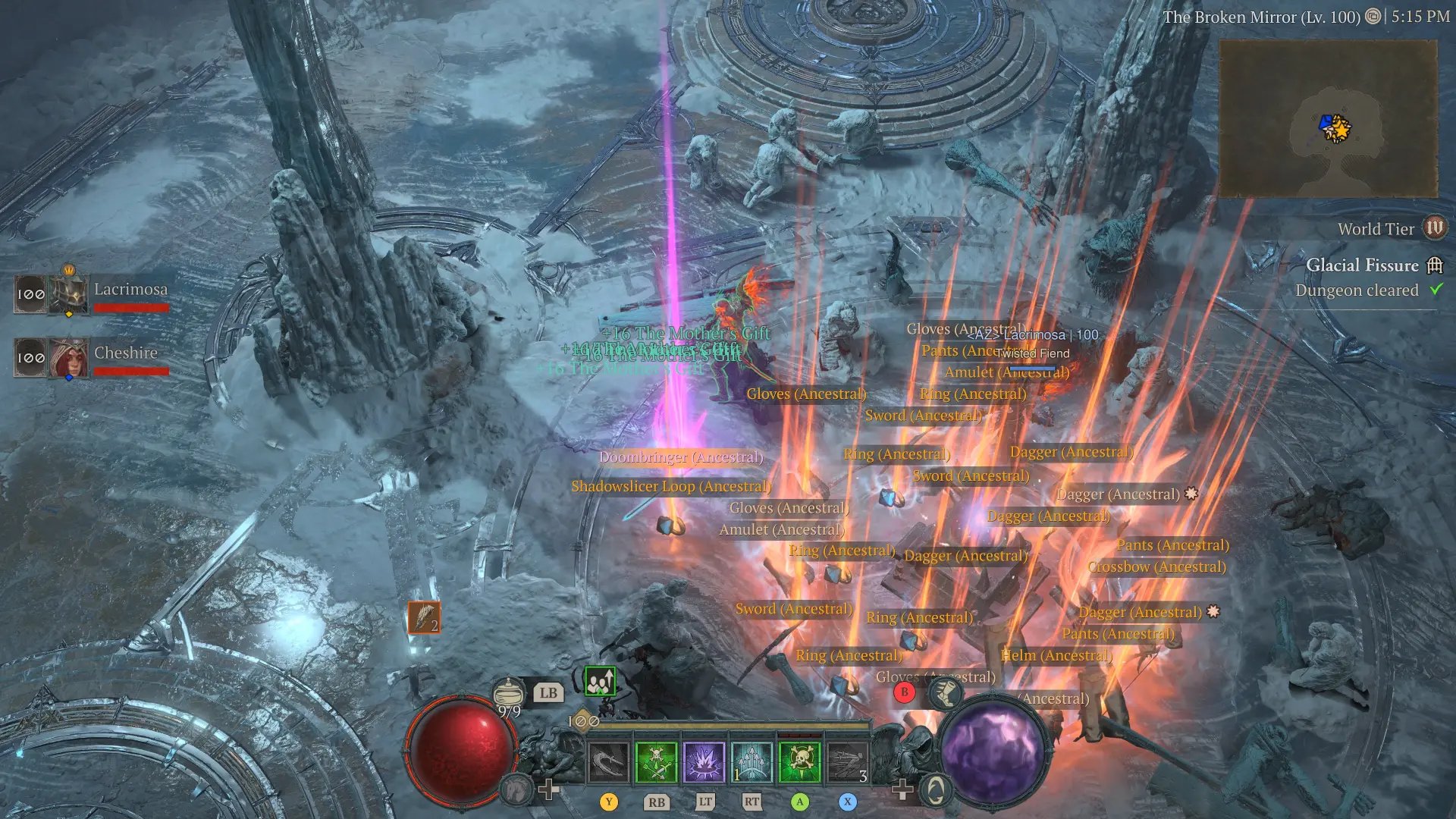Screen dimensions: 1456x819
Task: Drink the healing potion
Action: click(x=508, y=692)
